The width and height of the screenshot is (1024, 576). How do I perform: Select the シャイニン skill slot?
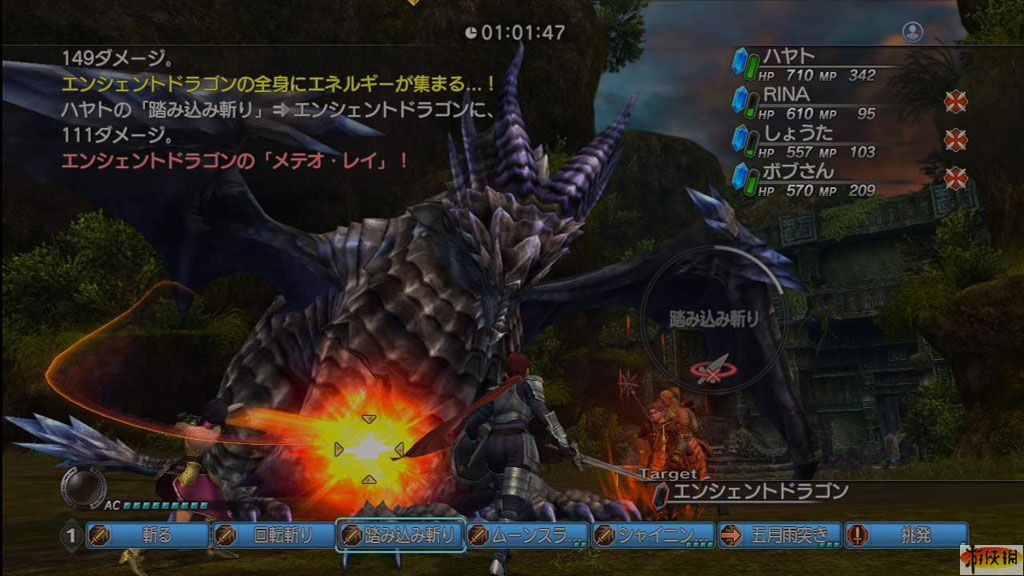point(653,535)
